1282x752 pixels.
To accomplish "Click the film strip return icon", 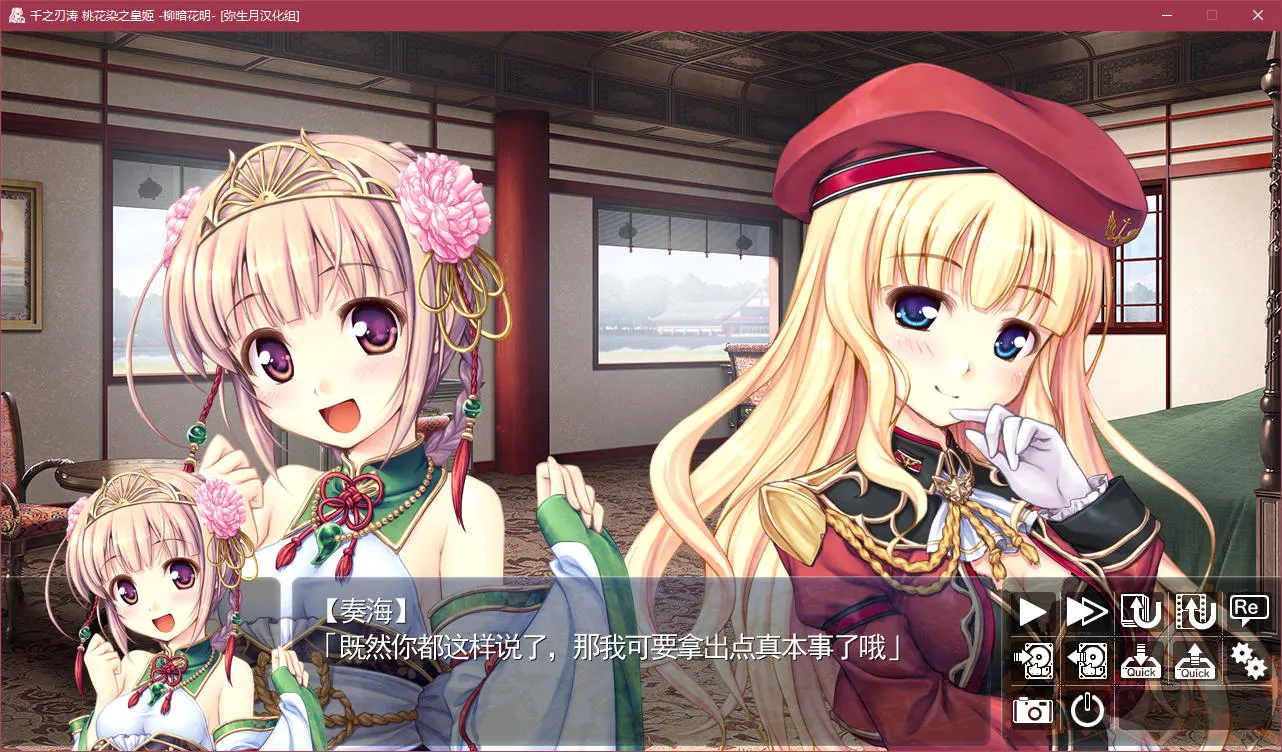I will (x=1195, y=611).
